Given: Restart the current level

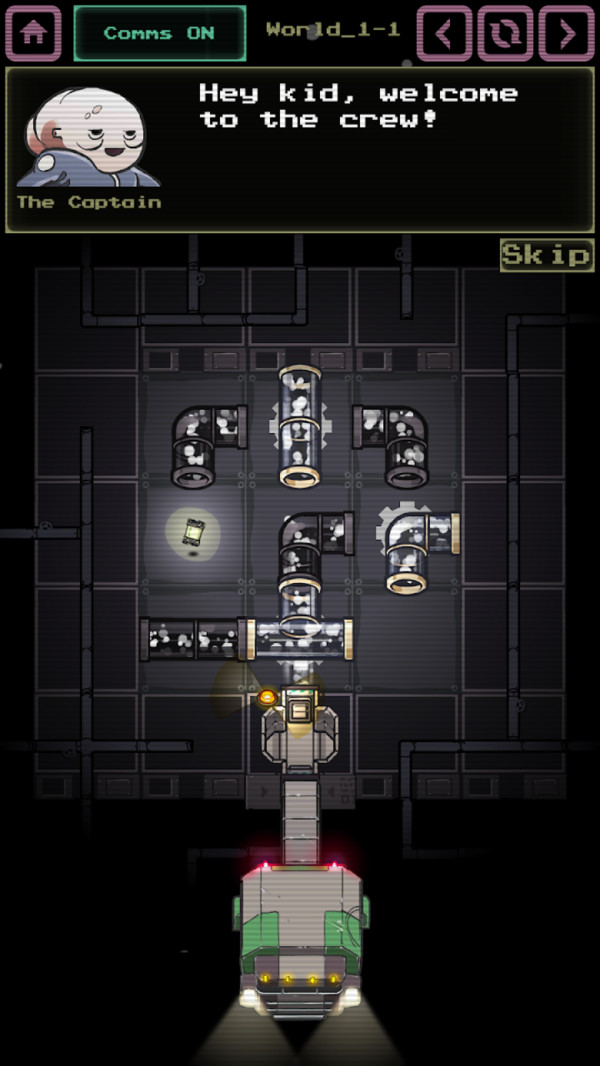Looking at the screenshot, I should tap(505, 33).
